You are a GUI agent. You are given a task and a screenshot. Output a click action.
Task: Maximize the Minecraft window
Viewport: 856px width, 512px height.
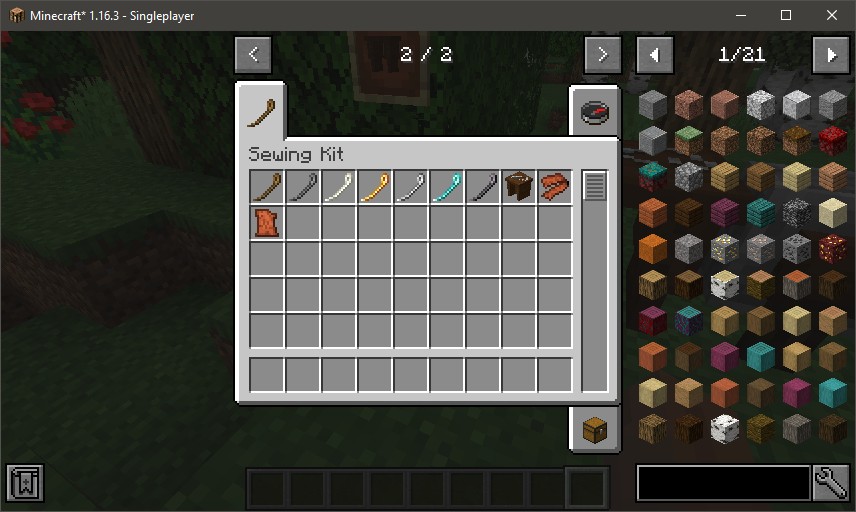(786, 15)
